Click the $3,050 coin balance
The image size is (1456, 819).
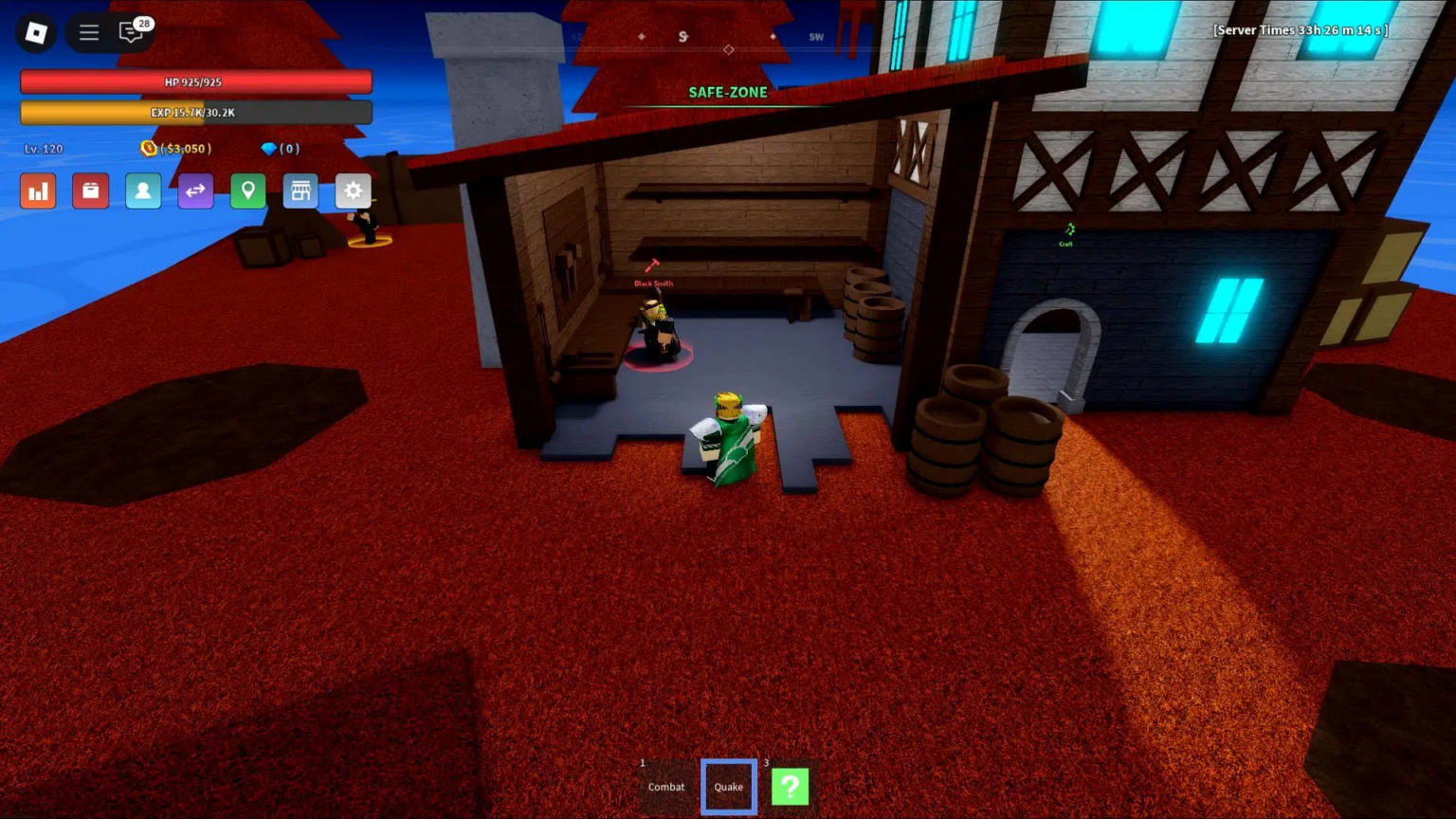[x=176, y=148]
